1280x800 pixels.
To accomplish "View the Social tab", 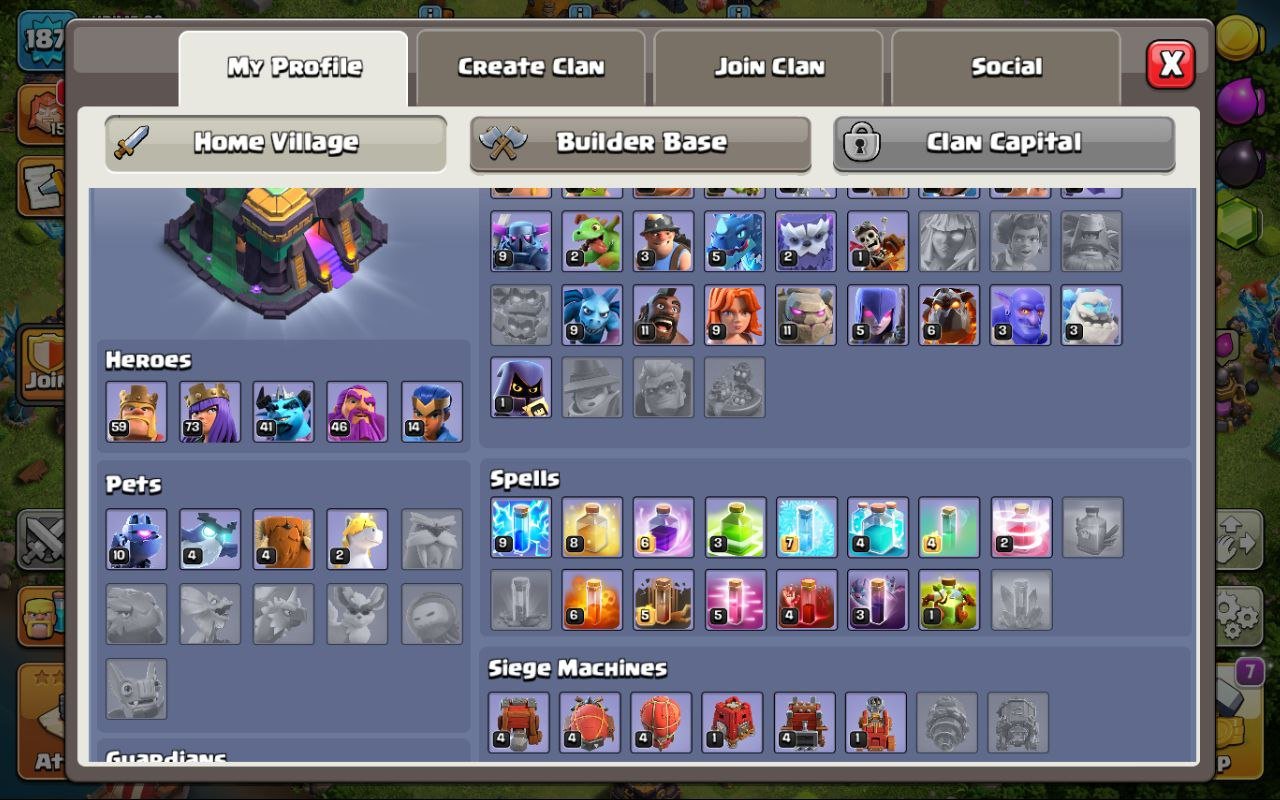I will (x=1006, y=66).
